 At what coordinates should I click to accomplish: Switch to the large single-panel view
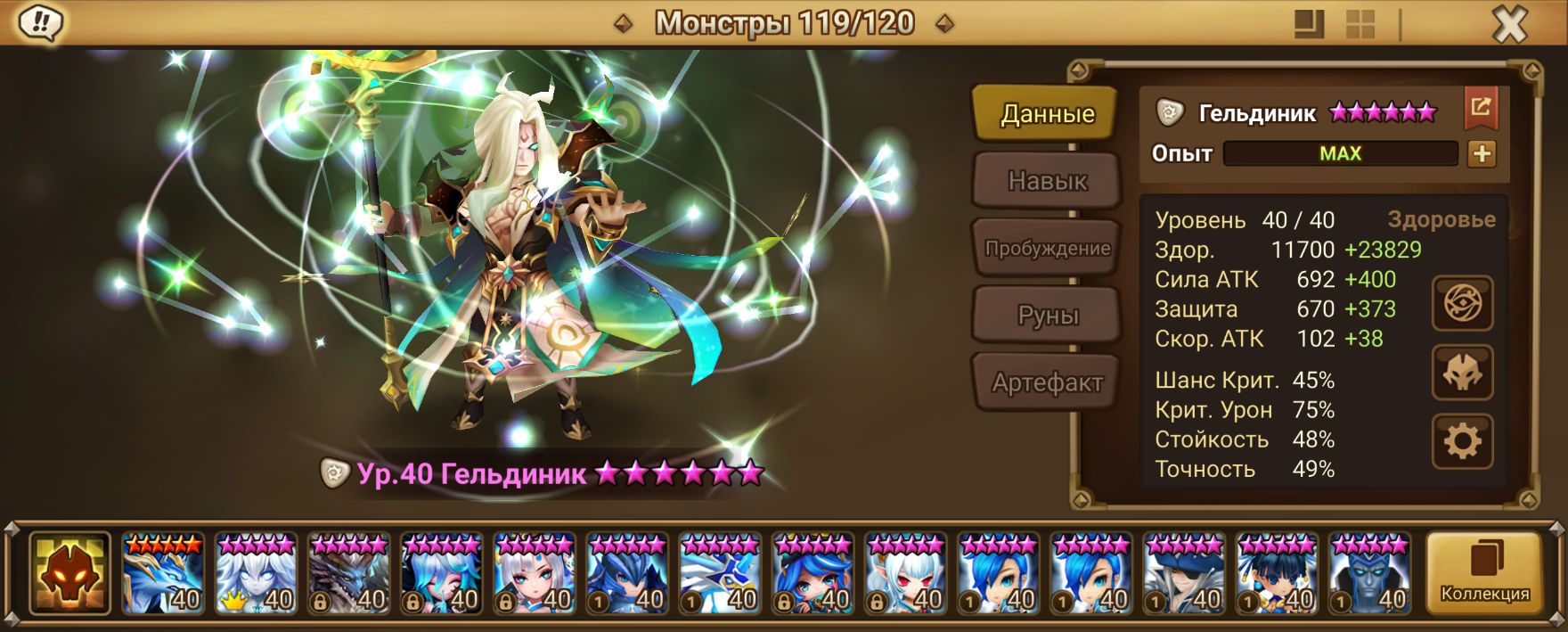pyautogui.click(x=1309, y=24)
